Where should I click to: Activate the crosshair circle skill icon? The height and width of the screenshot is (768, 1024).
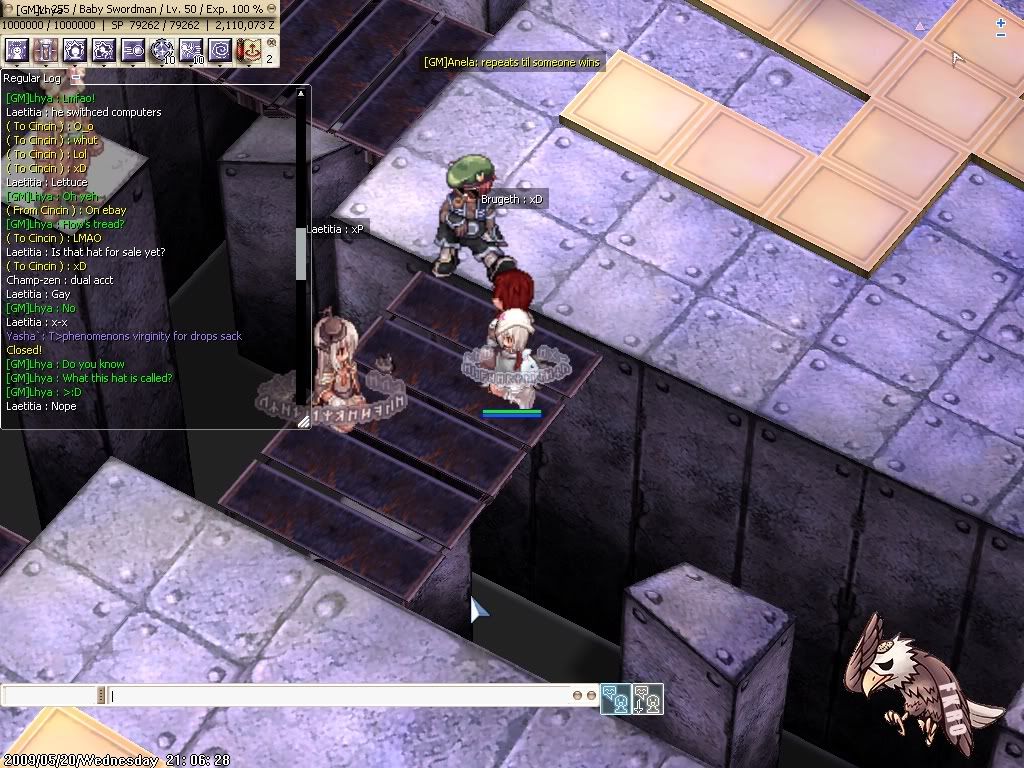click(x=162, y=50)
